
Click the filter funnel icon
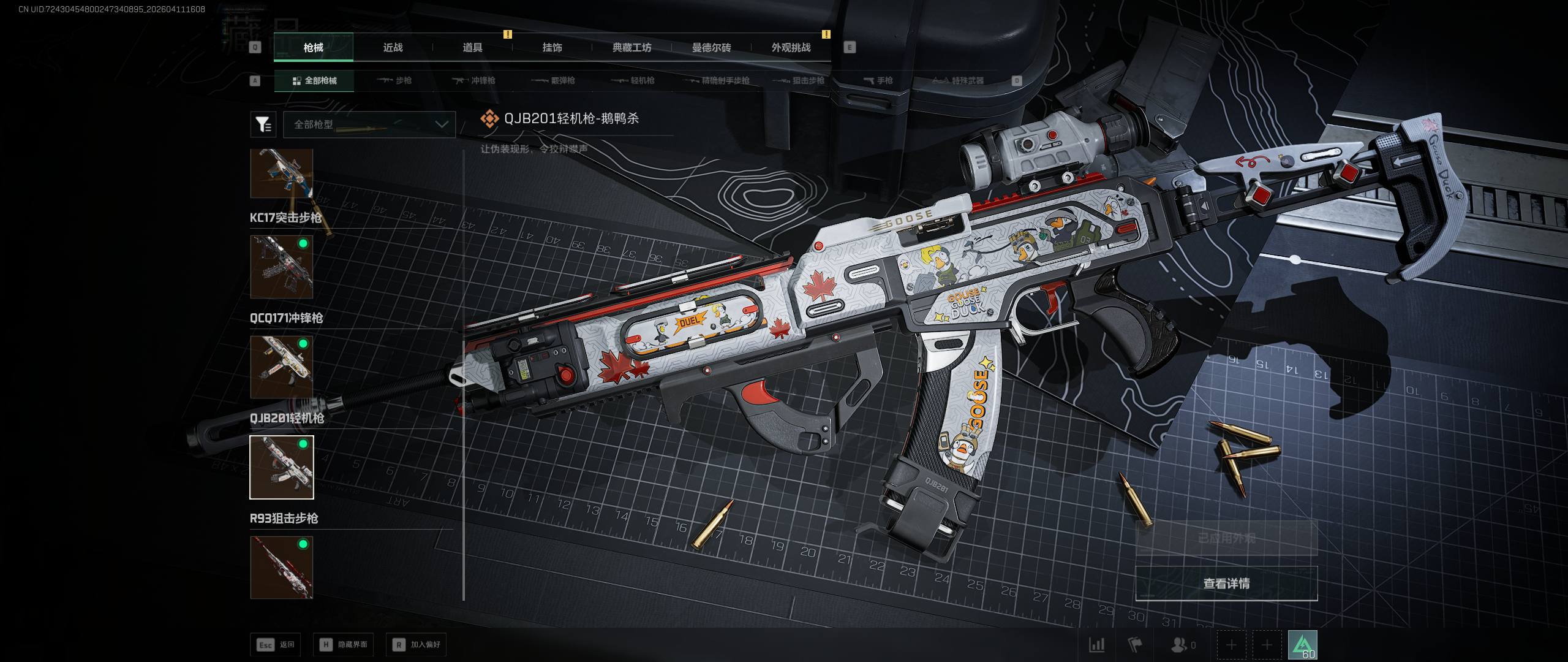click(263, 124)
